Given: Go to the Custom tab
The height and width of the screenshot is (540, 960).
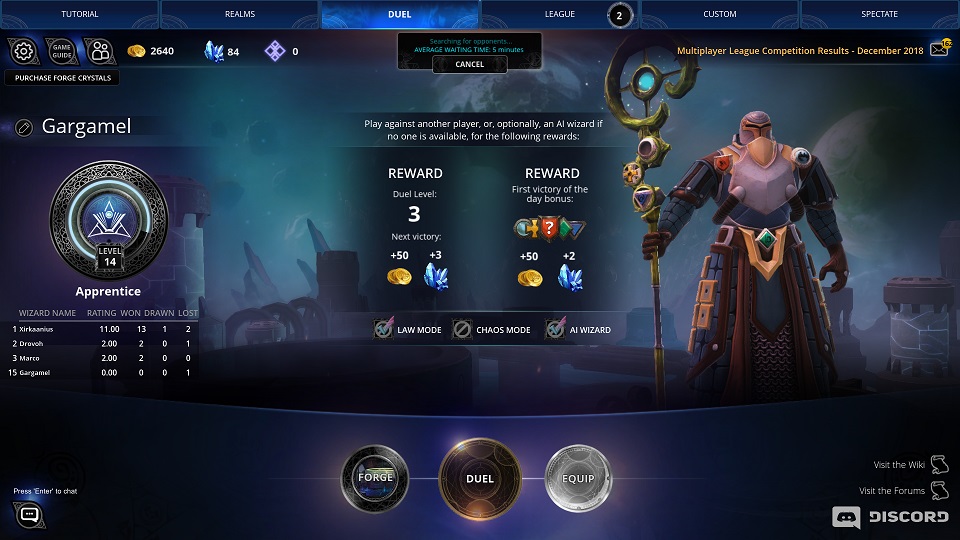Looking at the screenshot, I should pyautogui.click(x=720, y=14).
